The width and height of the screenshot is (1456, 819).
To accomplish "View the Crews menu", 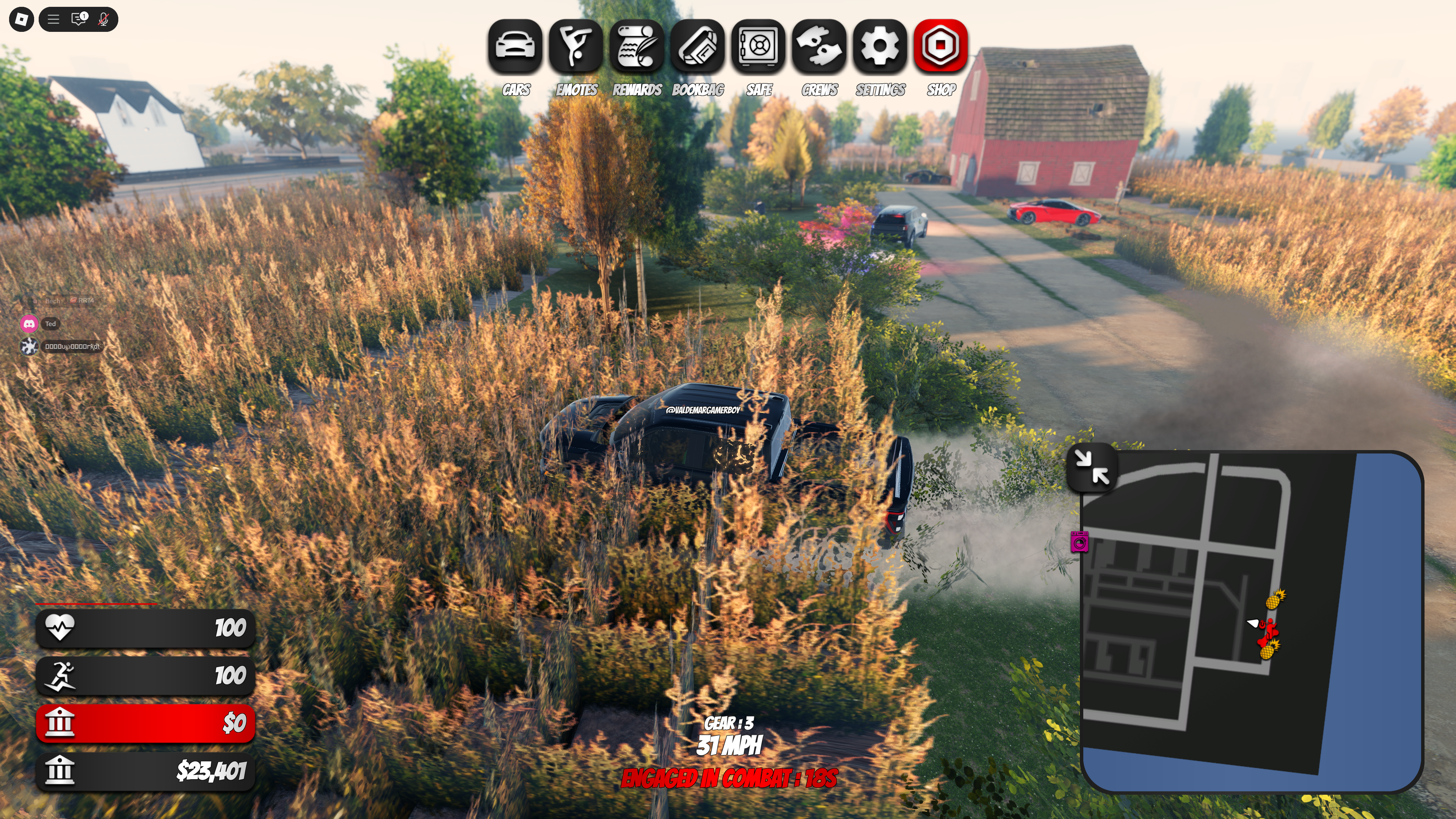I will pos(819,46).
